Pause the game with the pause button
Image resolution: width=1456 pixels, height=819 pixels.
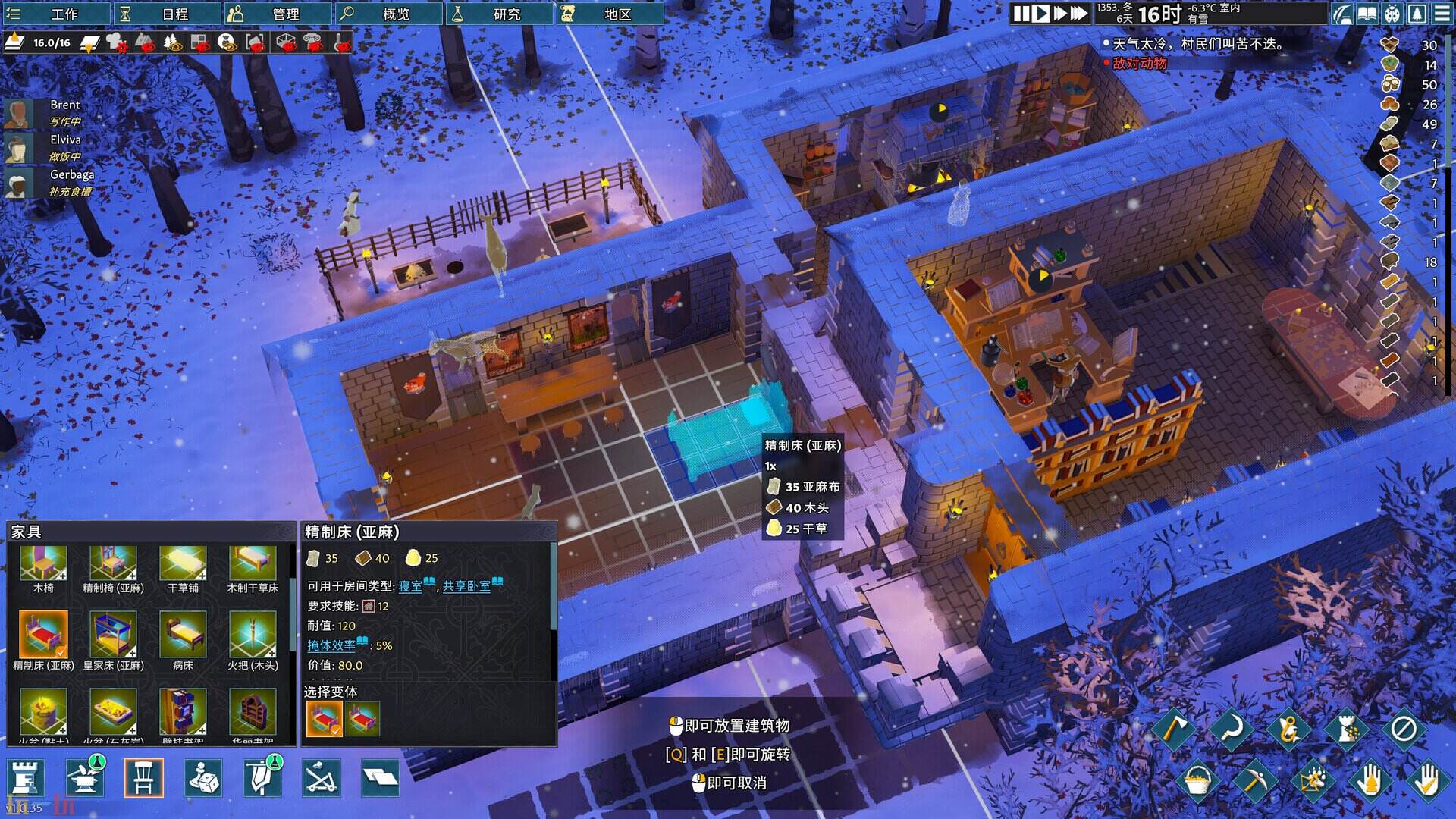point(1021,14)
